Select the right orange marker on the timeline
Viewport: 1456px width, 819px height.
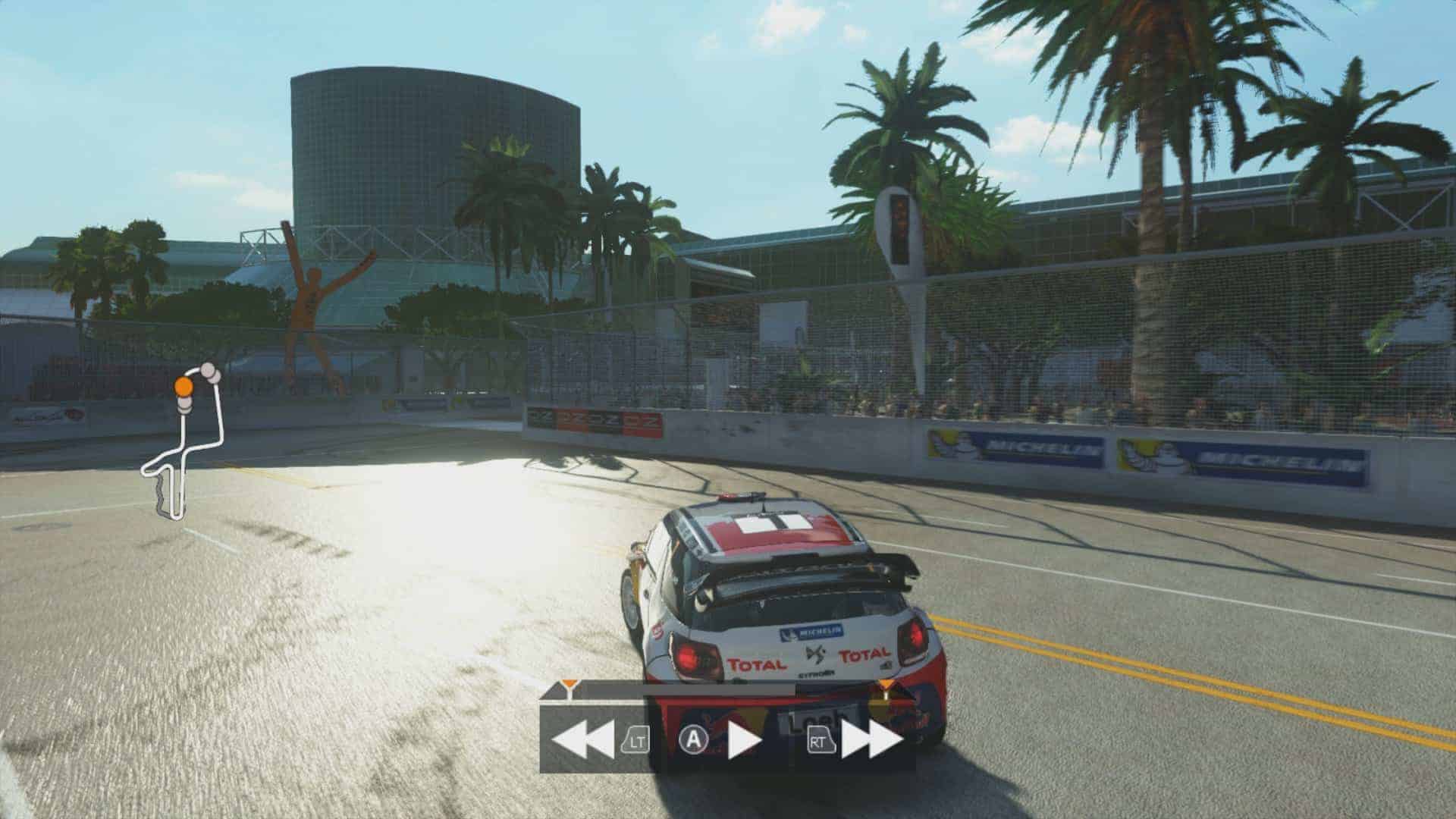tap(886, 686)
